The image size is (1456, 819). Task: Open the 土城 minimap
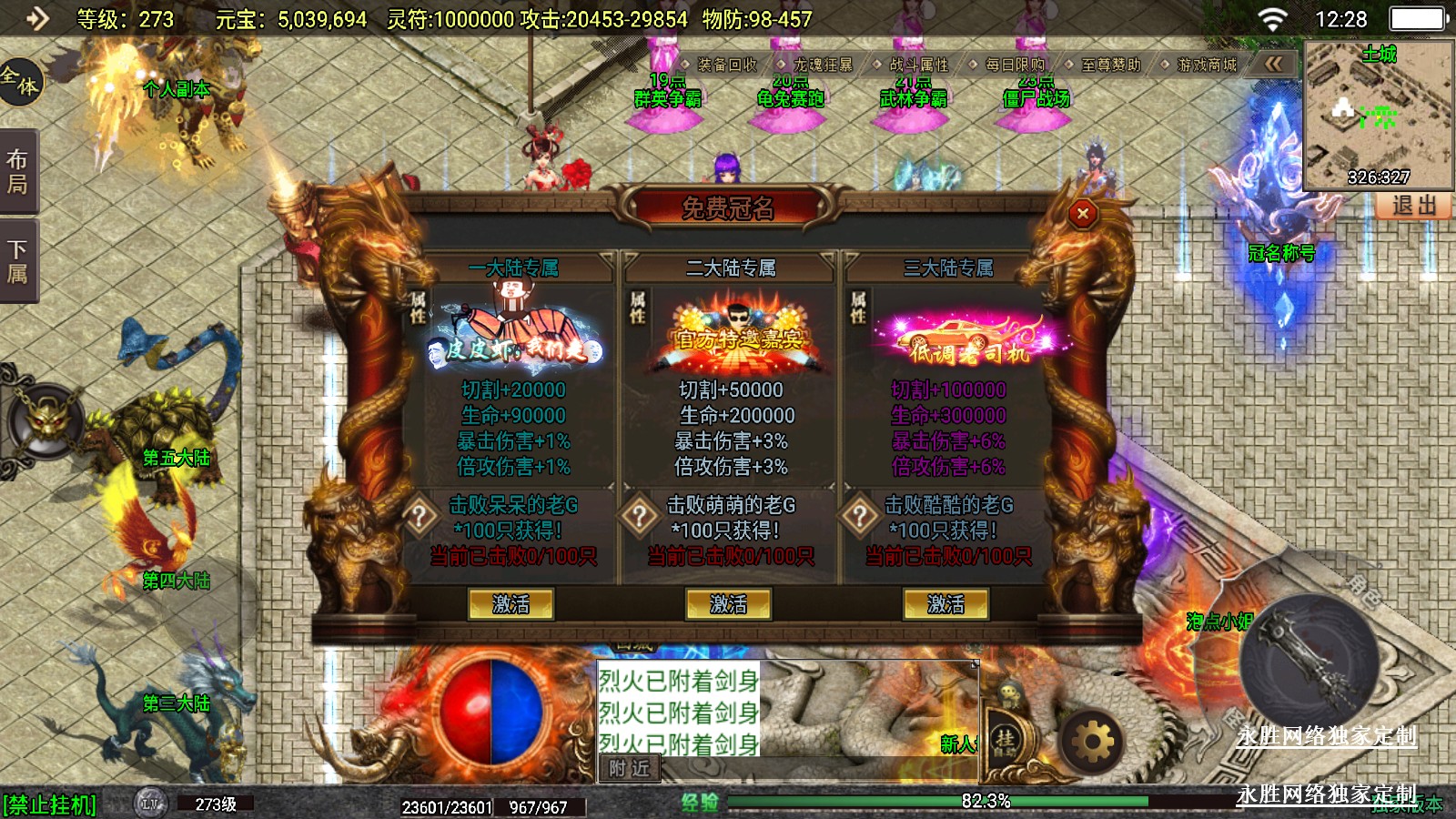(x=1378, y=114)
